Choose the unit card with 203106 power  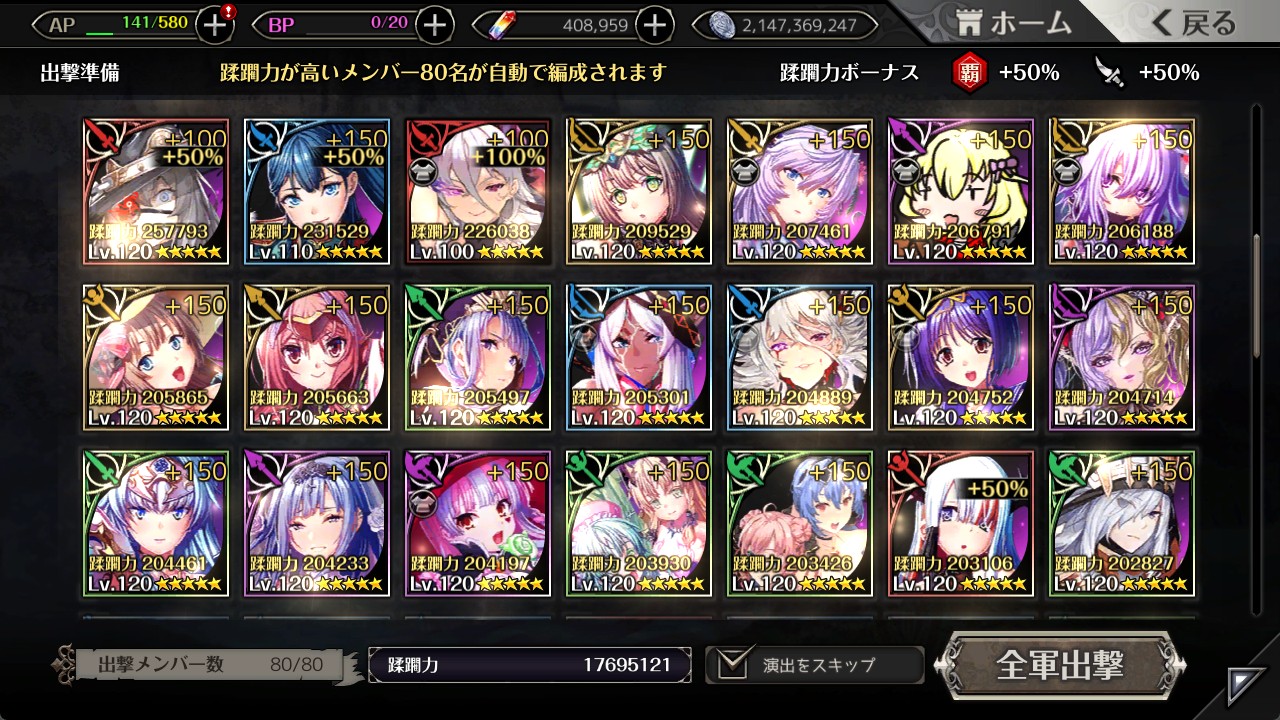(961, 524)
